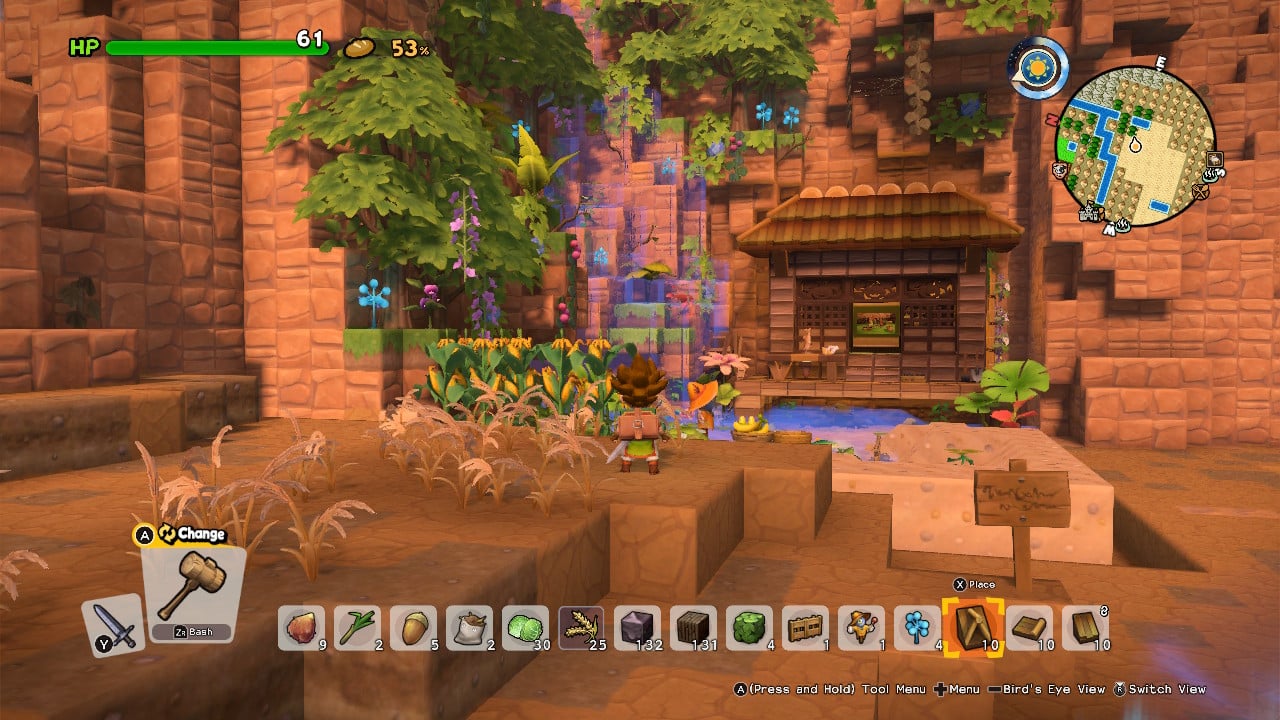
Task: Select the wooden fence hotbar slot
Action: click(x=805, y=628)
